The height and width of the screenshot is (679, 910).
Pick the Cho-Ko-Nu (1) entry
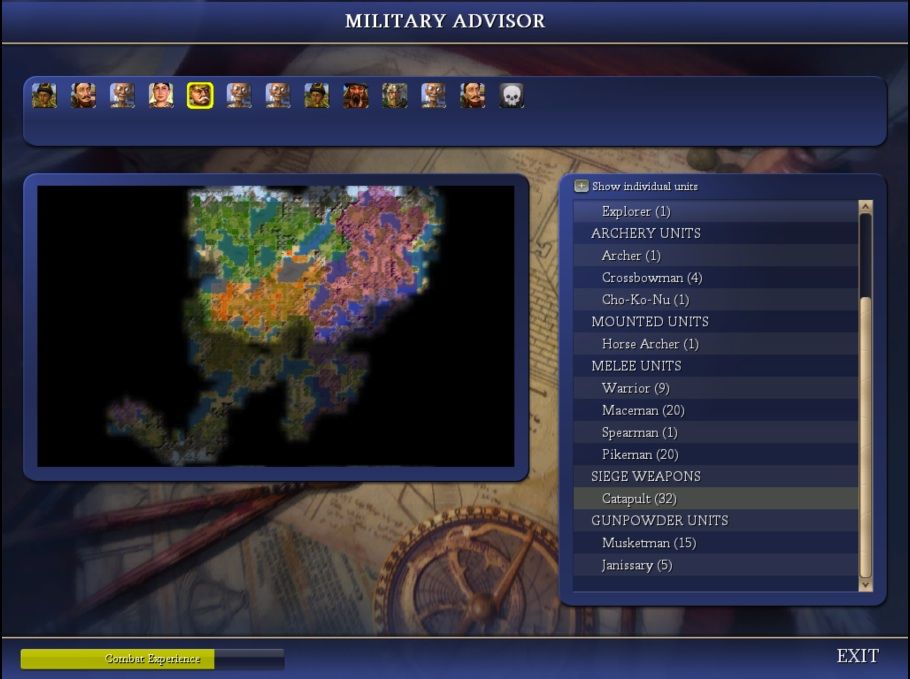(x=645, y=300)
